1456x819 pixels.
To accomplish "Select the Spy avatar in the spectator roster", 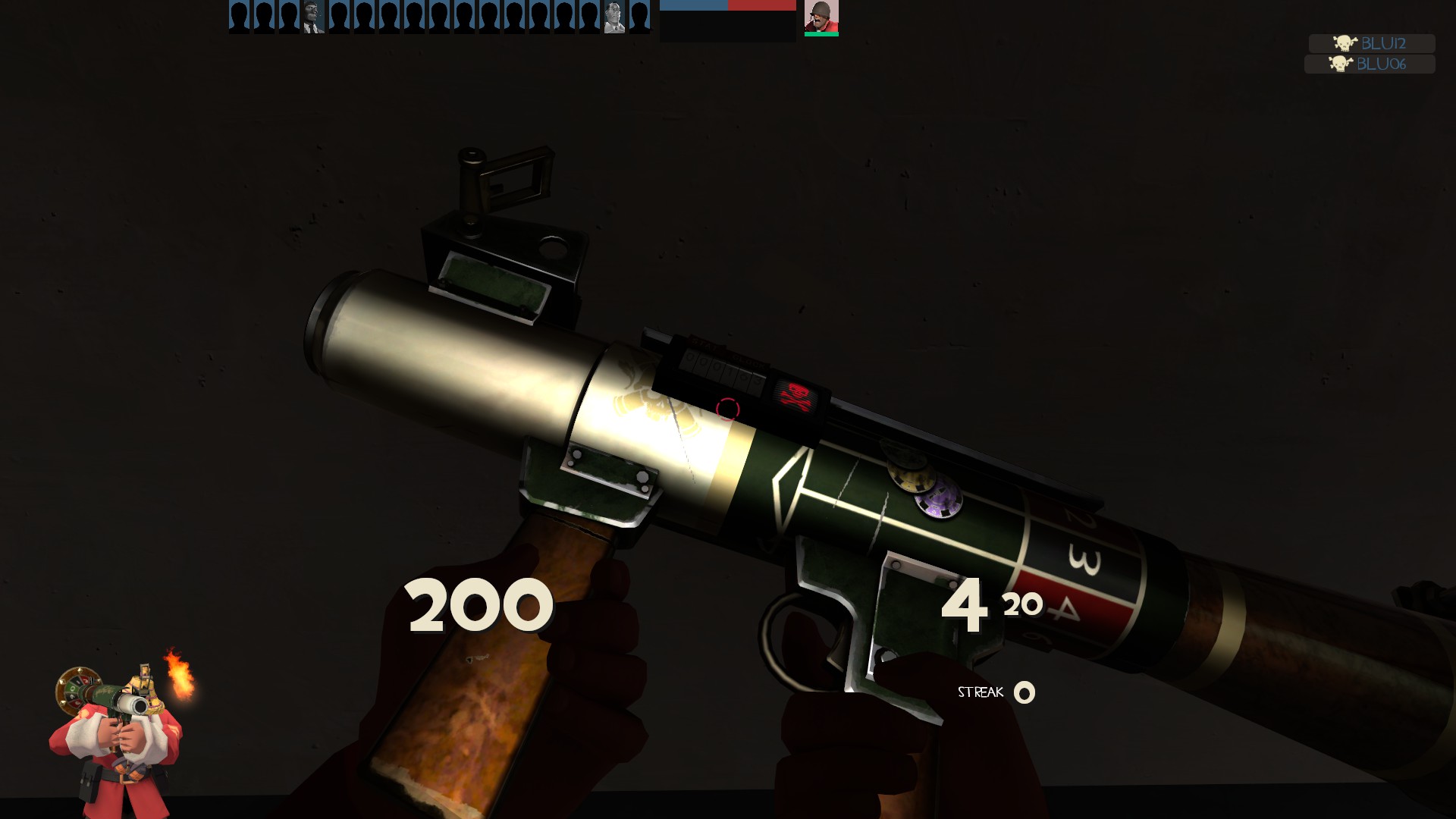I will tap(312, 17).
